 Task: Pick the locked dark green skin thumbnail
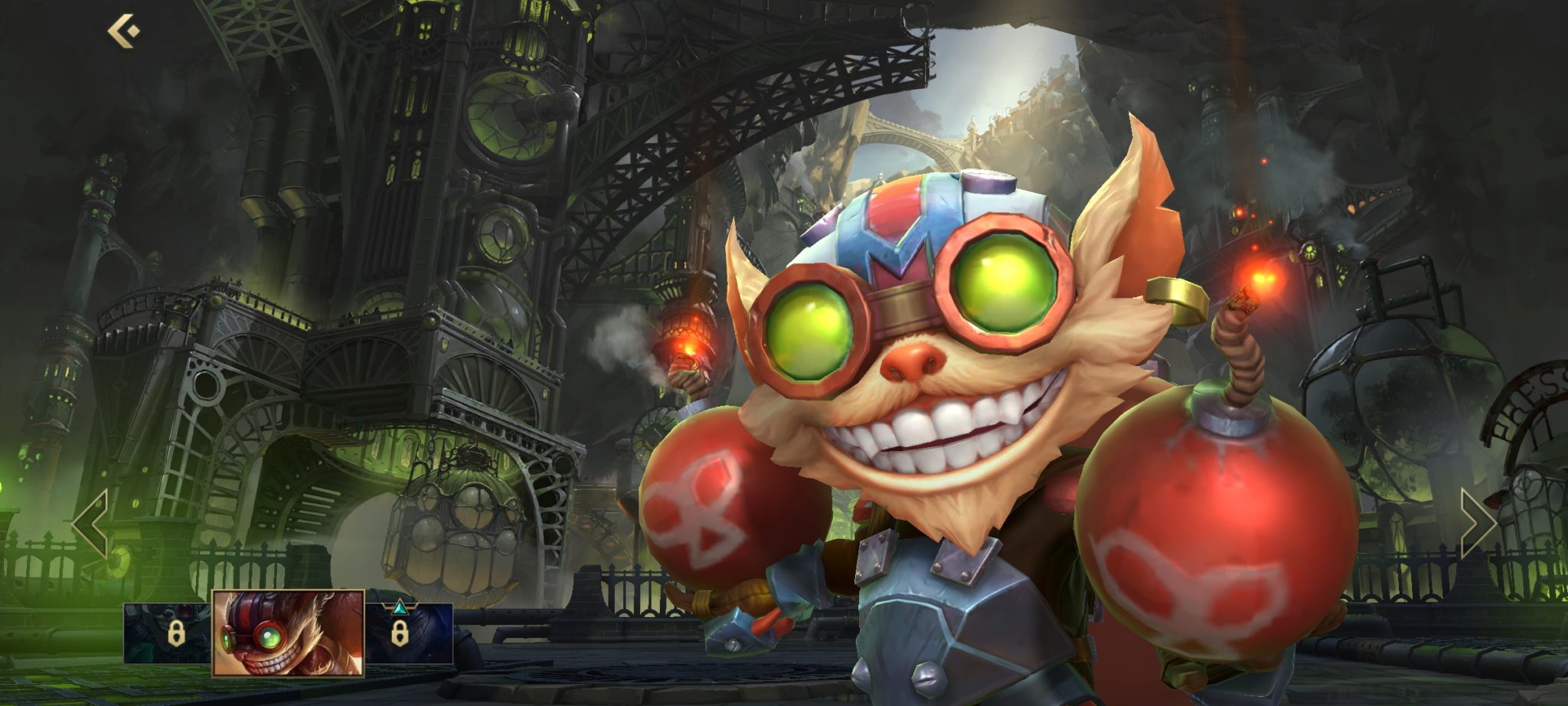(167, 633)
